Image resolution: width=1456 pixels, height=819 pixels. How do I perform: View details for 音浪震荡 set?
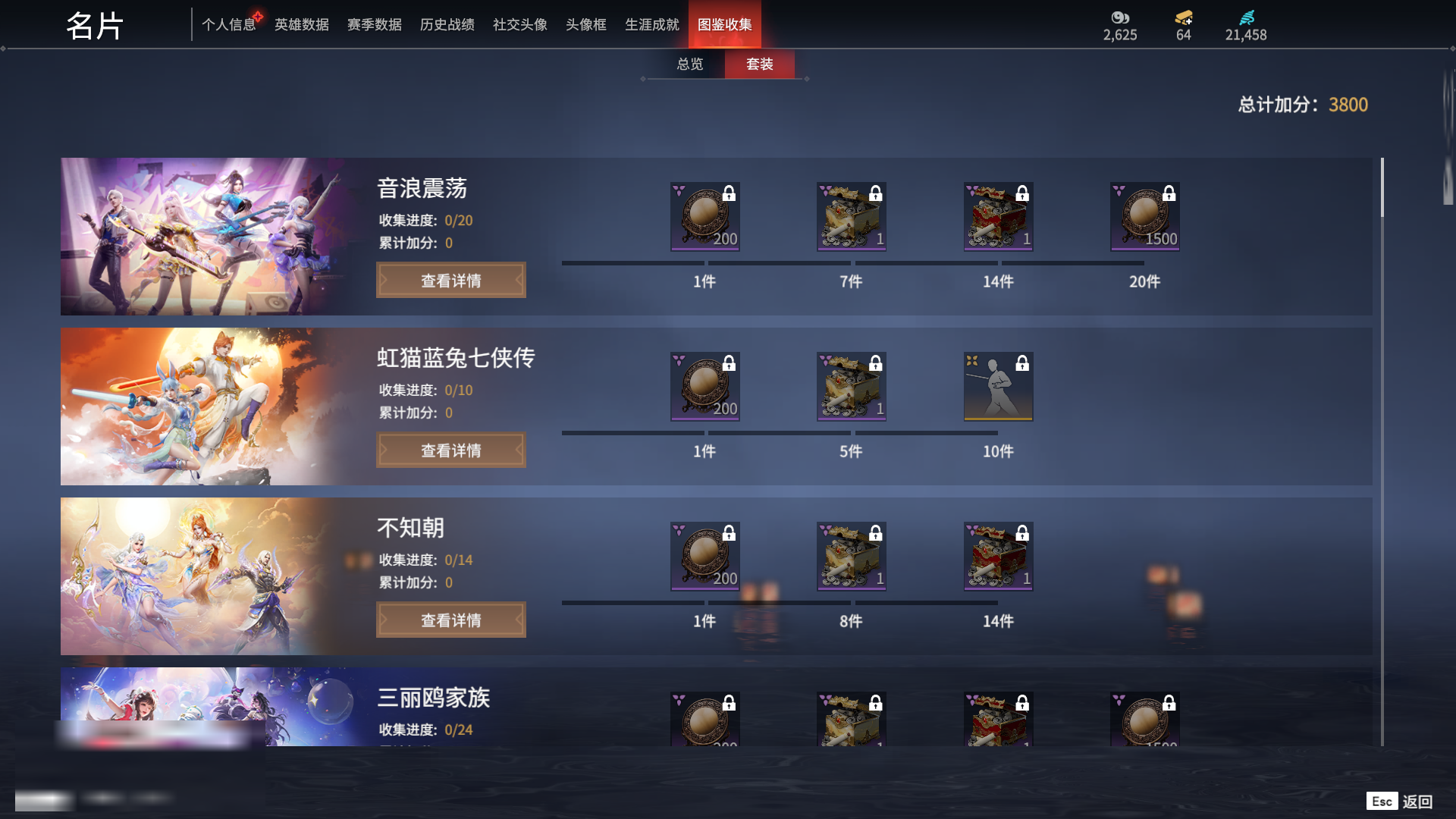click(450, 281)
